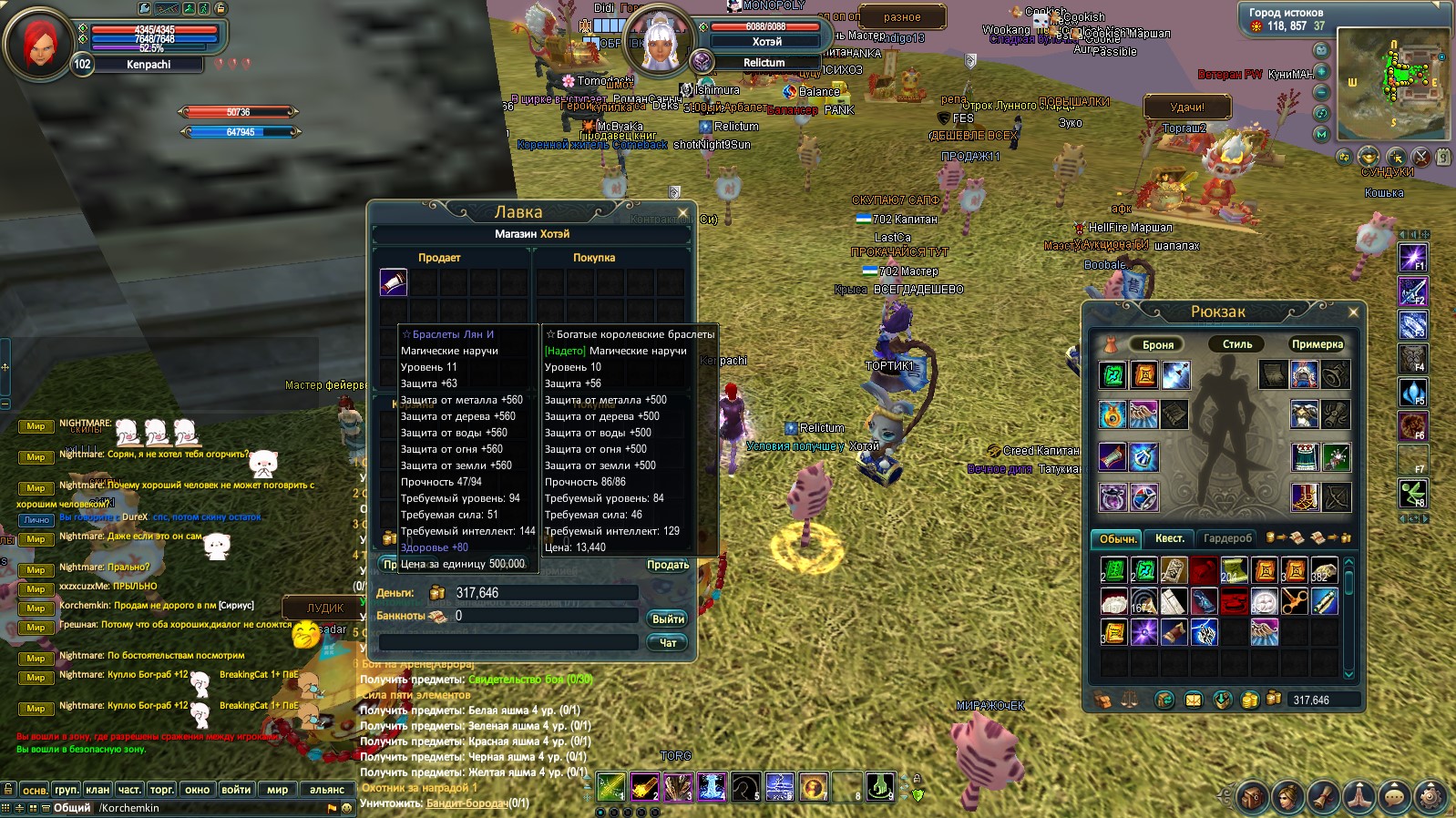Open the Гардероб tab
The width and height of the screenshot is (1456, 818).
point(1227,538)
